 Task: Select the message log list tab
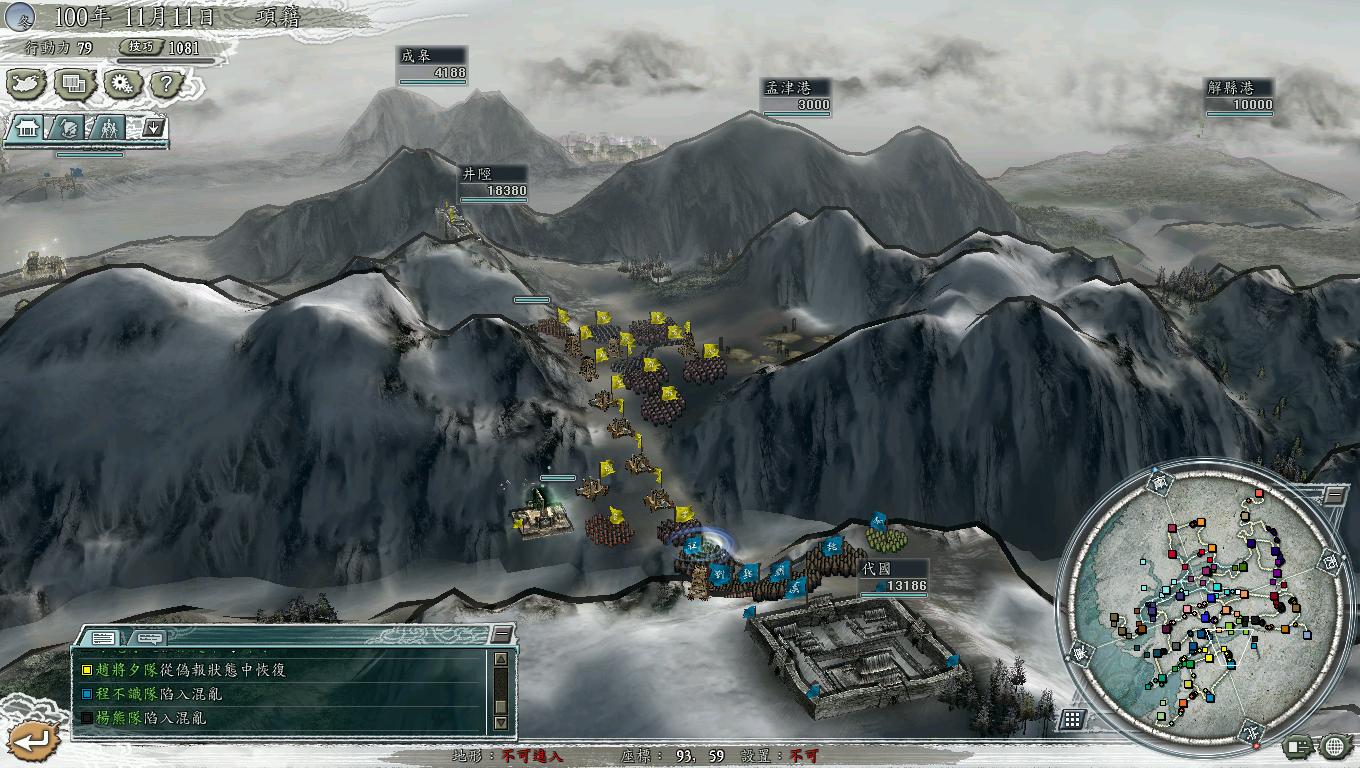tap(103, 637)
